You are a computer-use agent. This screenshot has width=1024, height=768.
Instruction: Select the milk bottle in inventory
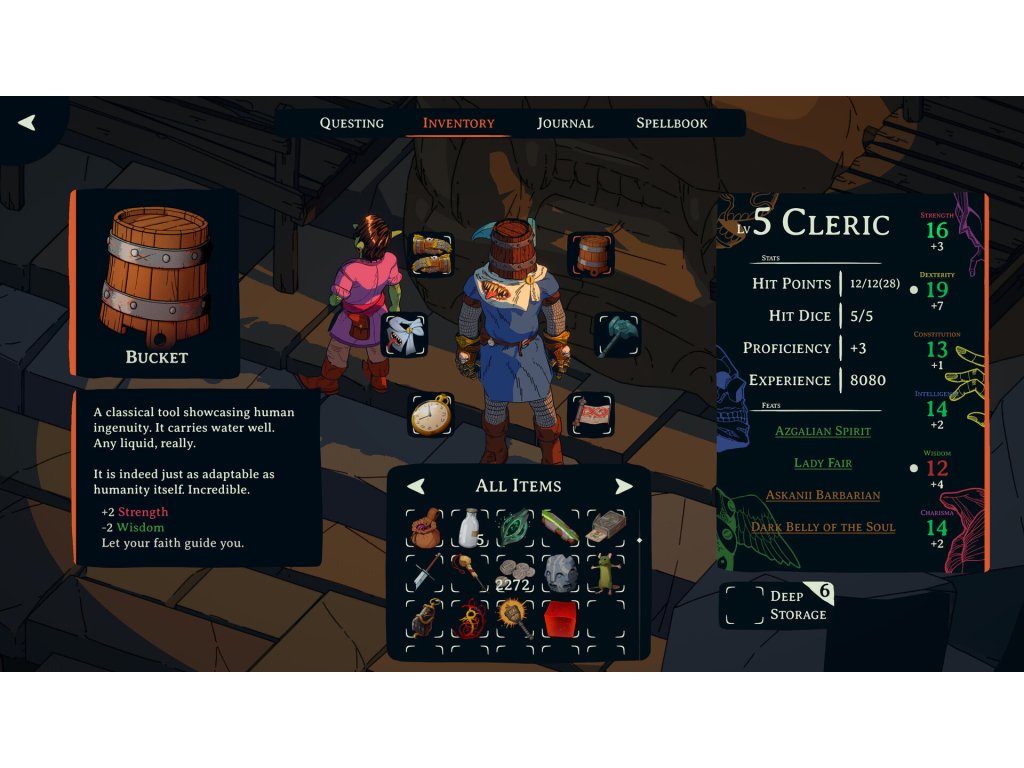pyautogui.click(x=471, y=528)
